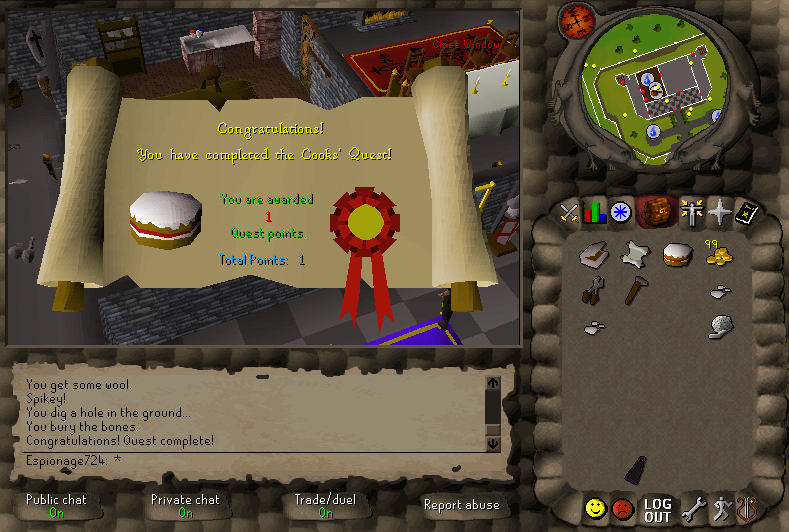Image resolution: width=789 pixels, height=532 pixels.
Task: Open the worn equipment tab
Action: 691,212
